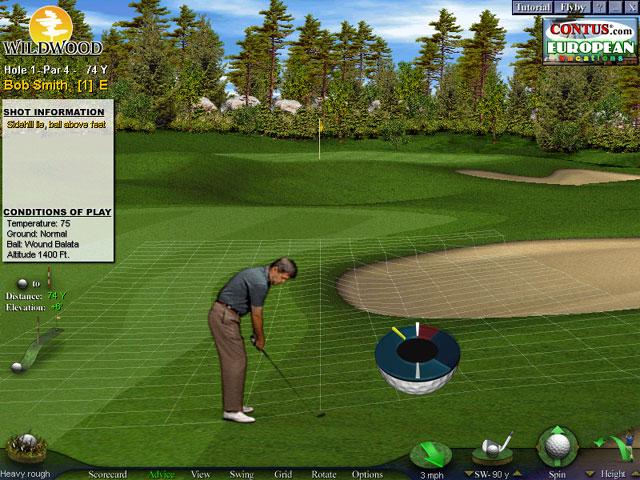Viewport: 640px width, 480px height.
Task: Change the shot Height setting
Action: 612,448
